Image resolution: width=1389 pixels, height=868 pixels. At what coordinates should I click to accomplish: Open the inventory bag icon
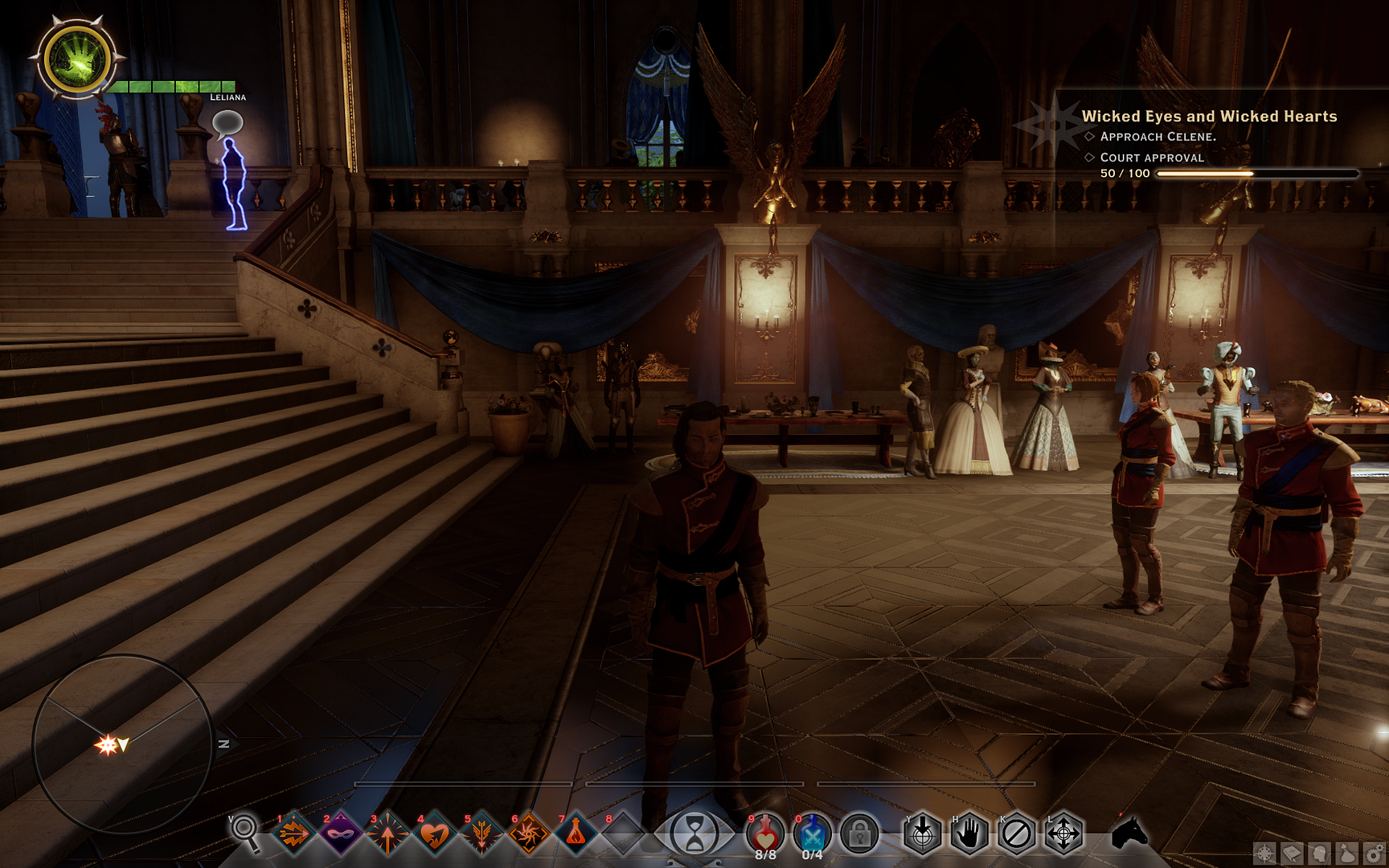[1346, 854]
